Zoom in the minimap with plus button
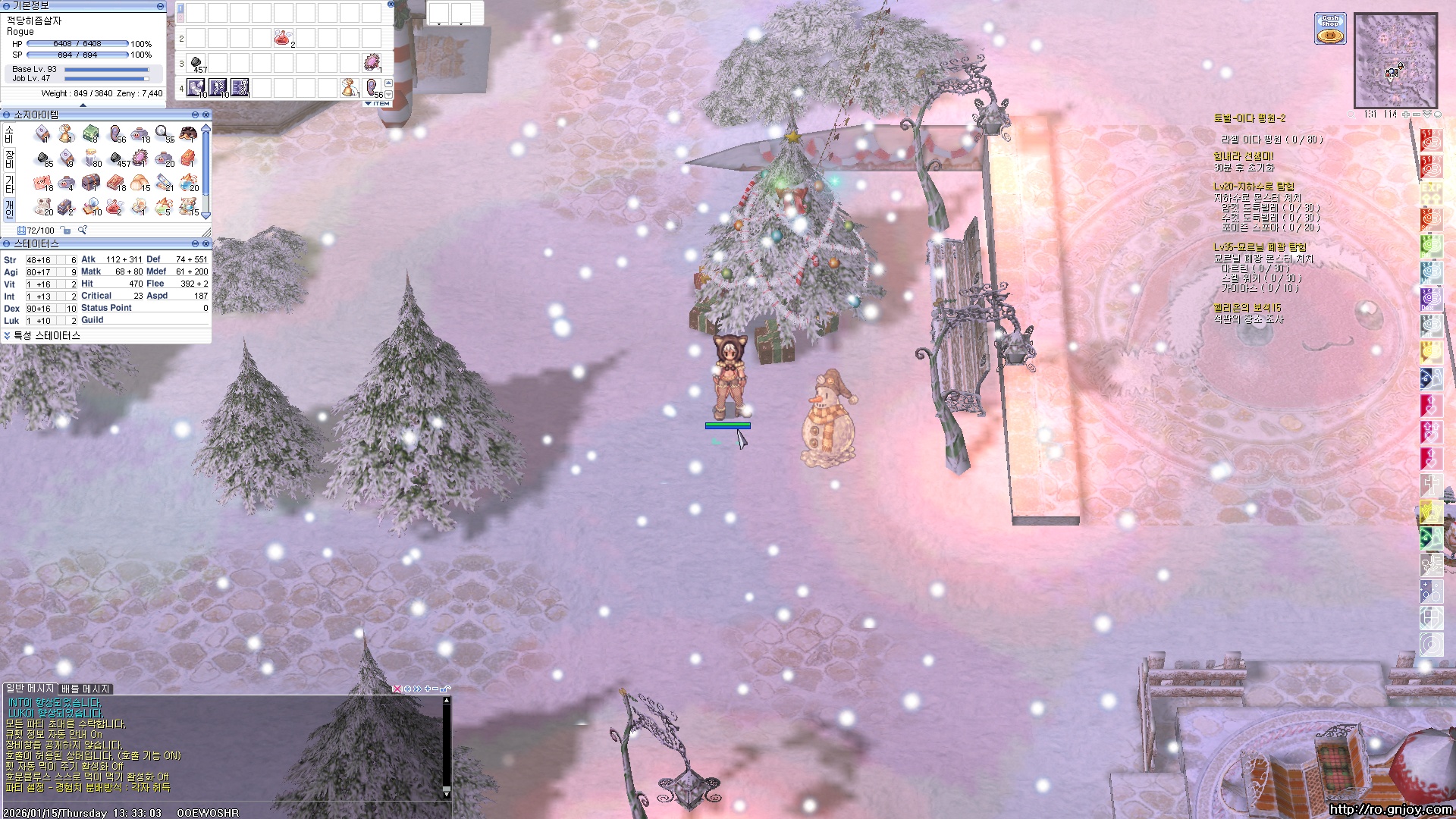 pos(1406,115)
